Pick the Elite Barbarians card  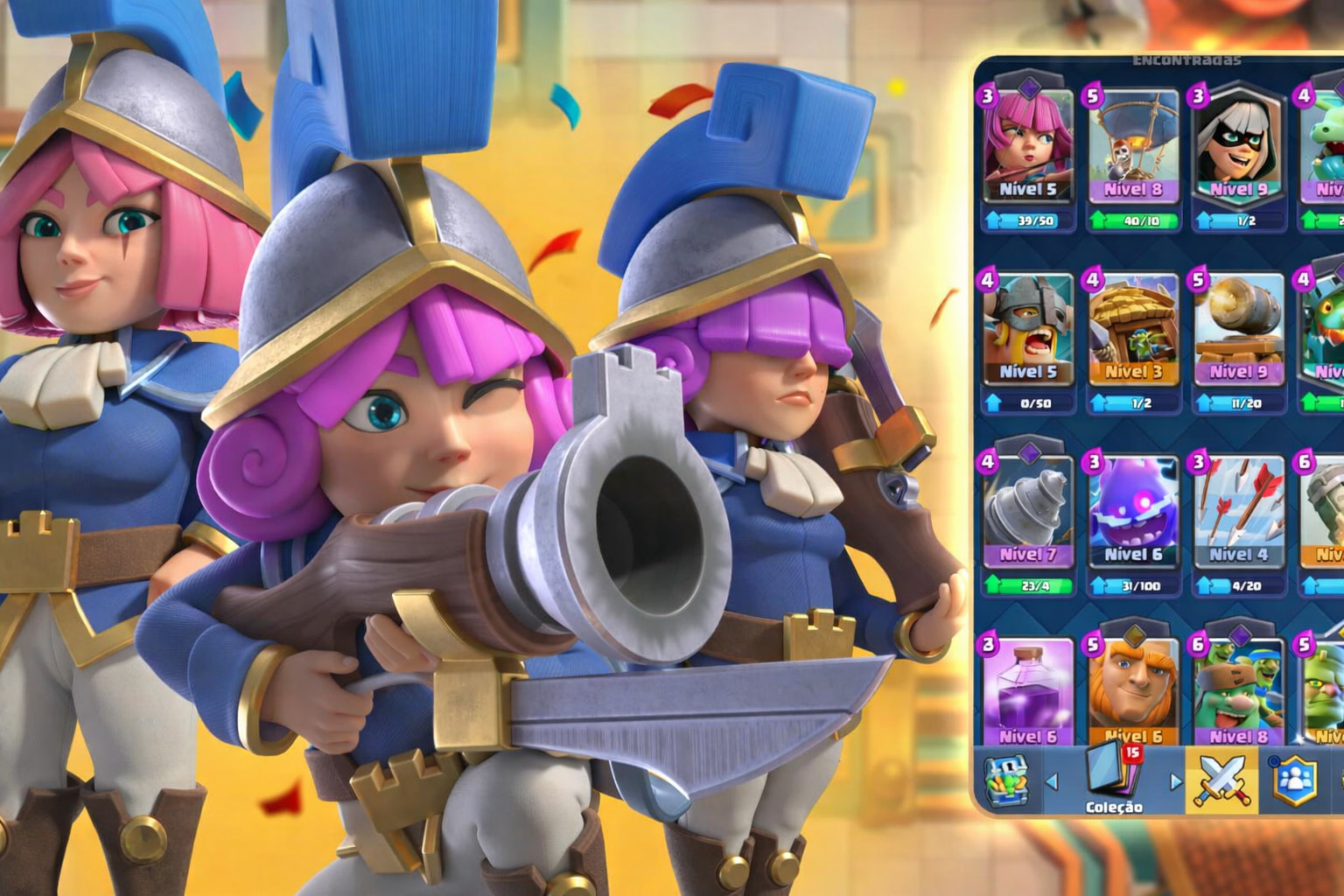point(1027,332)
